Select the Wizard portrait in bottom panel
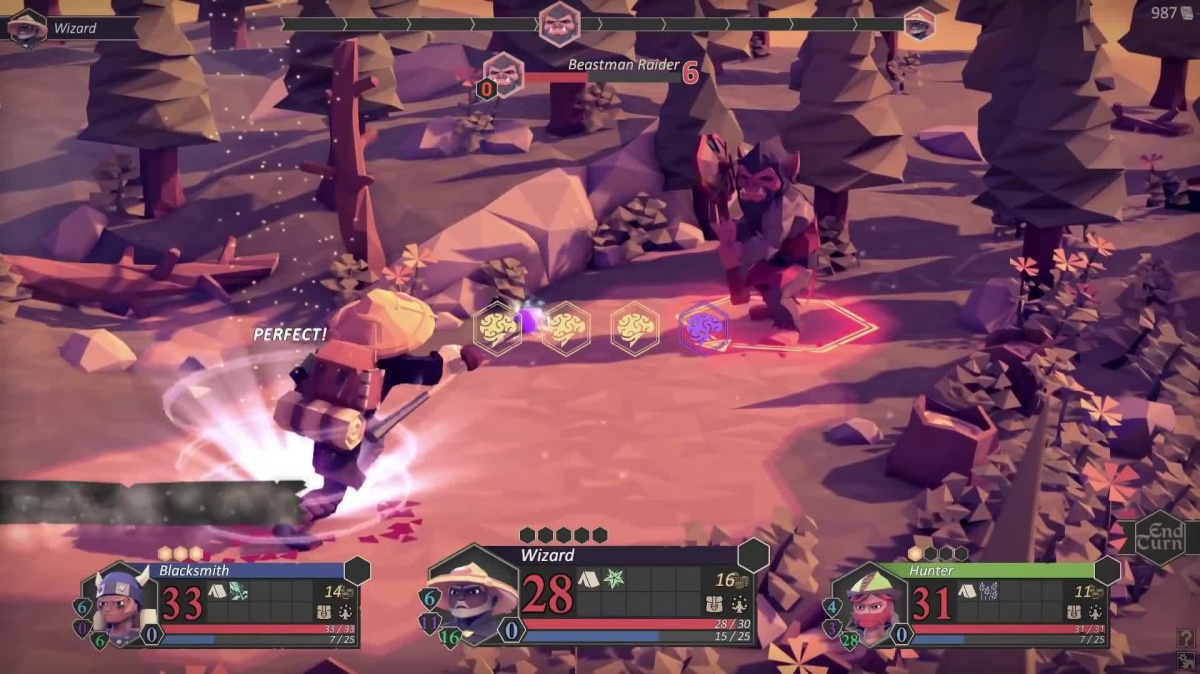 click(x=471, y=596)
